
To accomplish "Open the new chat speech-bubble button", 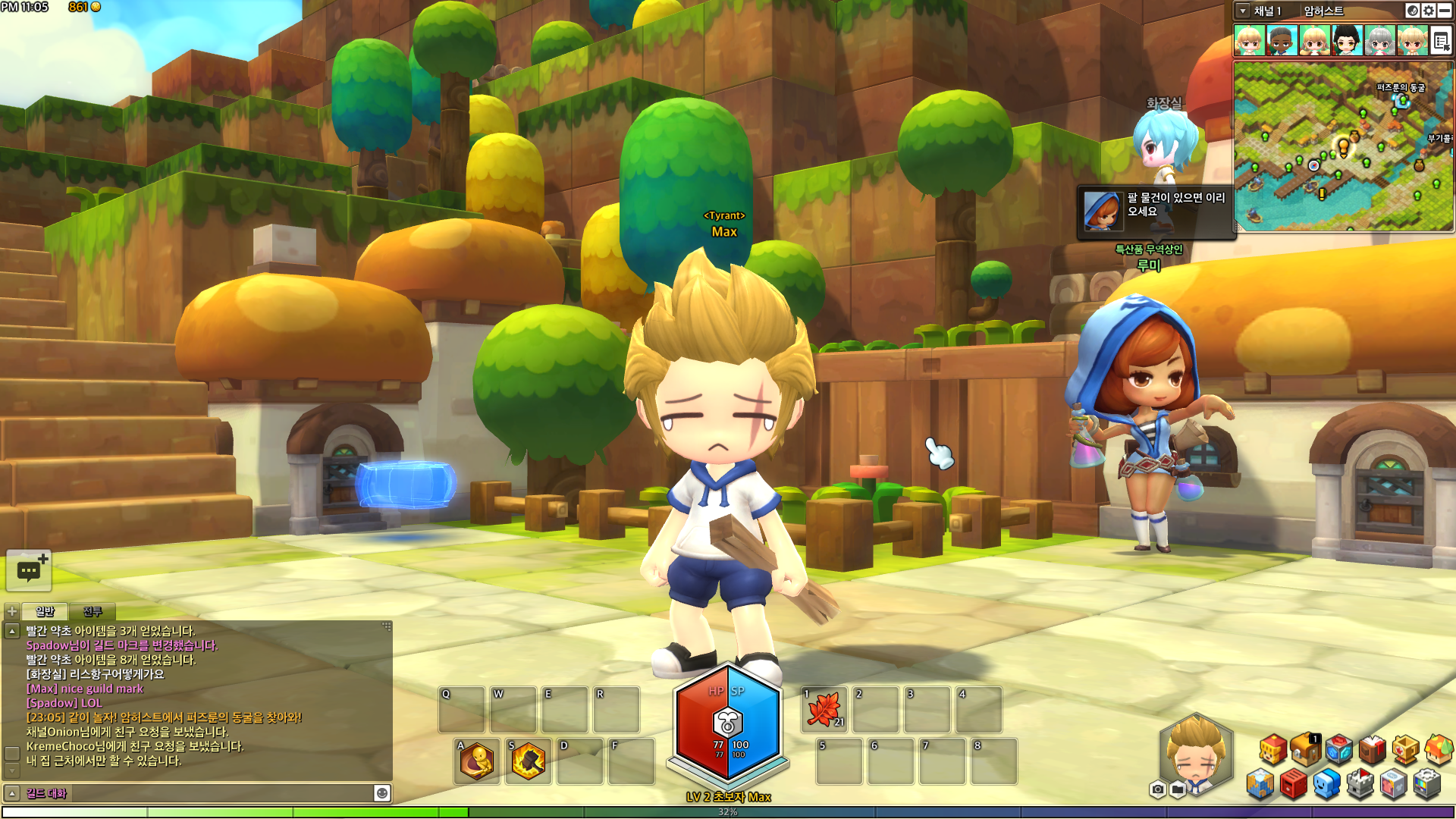I will coord(29,570).
